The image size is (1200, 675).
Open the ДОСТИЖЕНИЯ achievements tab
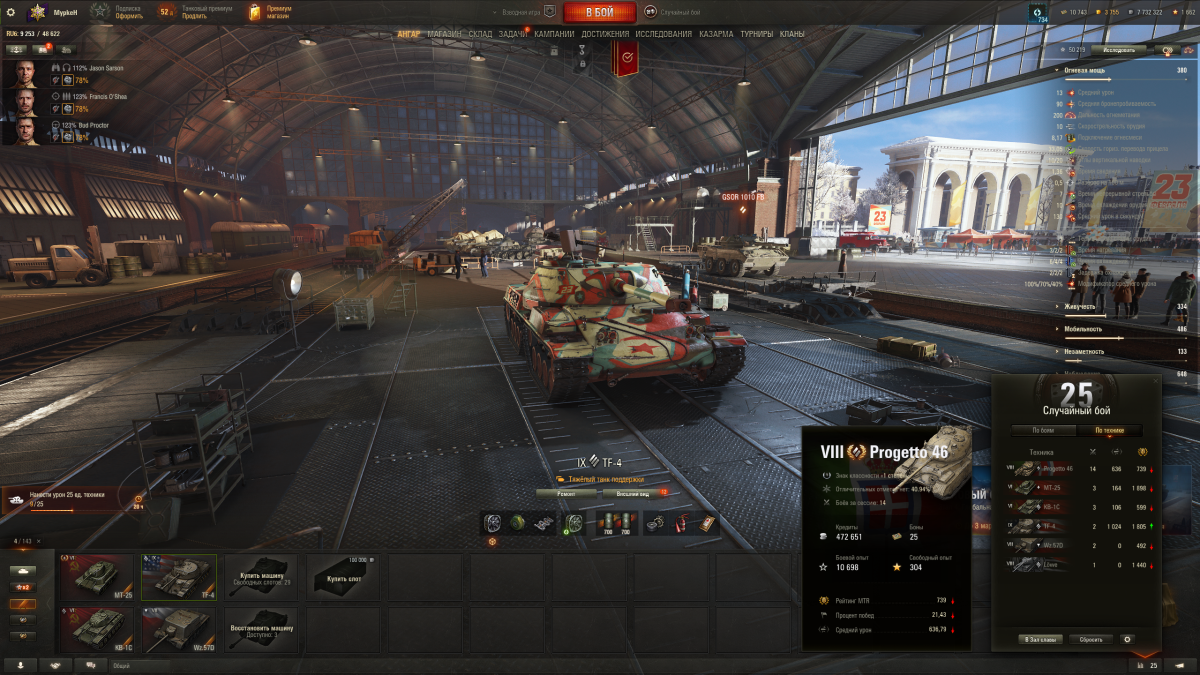(605, 34)
